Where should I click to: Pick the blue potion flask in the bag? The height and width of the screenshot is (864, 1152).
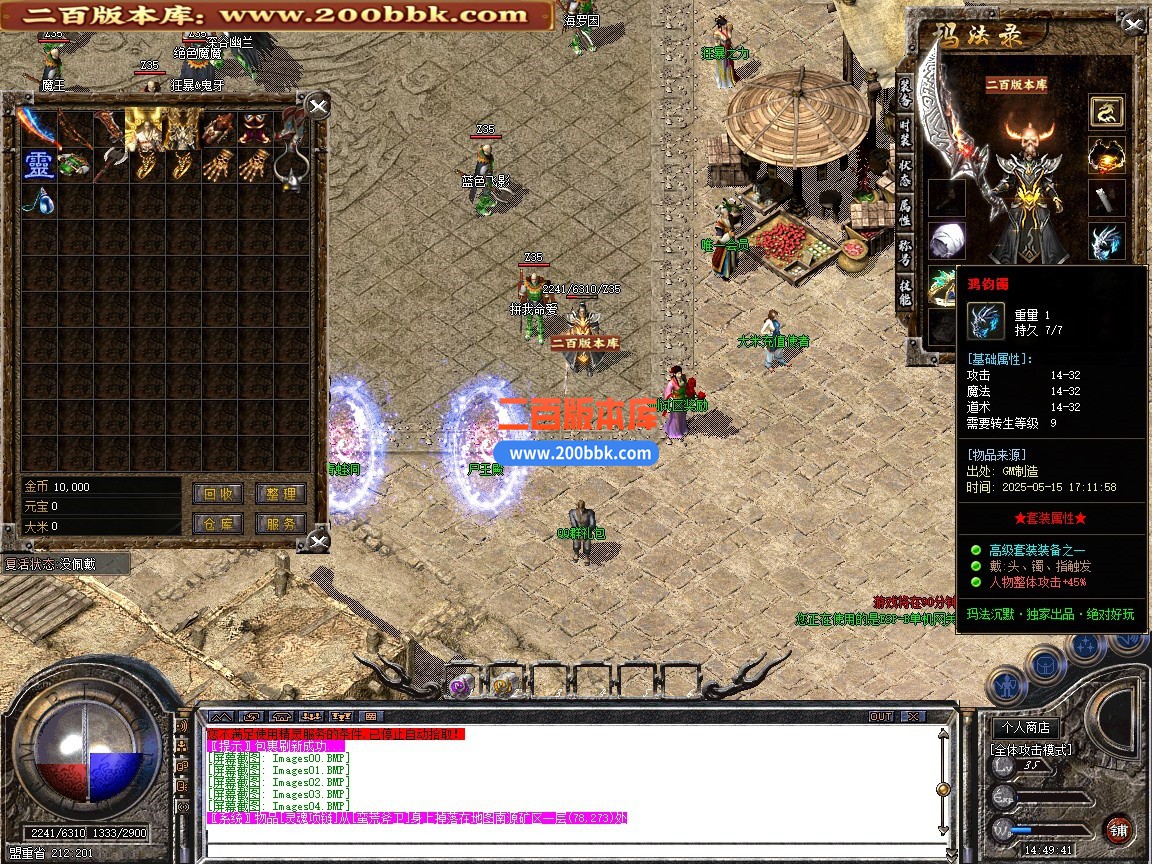point(38,201)
